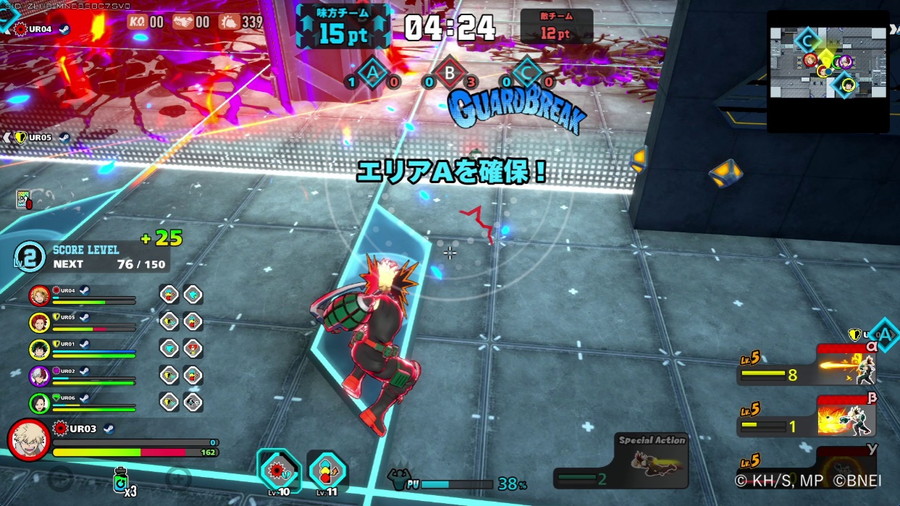Select the Lv 11 tuning skill hexagon

[326, 468]
